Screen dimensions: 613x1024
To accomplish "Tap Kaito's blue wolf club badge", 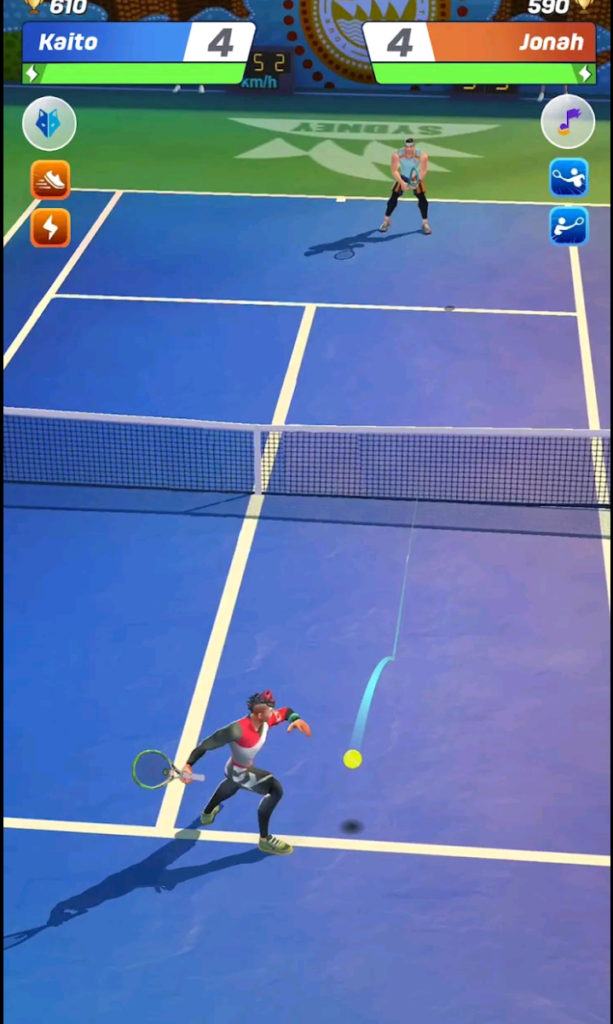I will [x=49, y=123].
